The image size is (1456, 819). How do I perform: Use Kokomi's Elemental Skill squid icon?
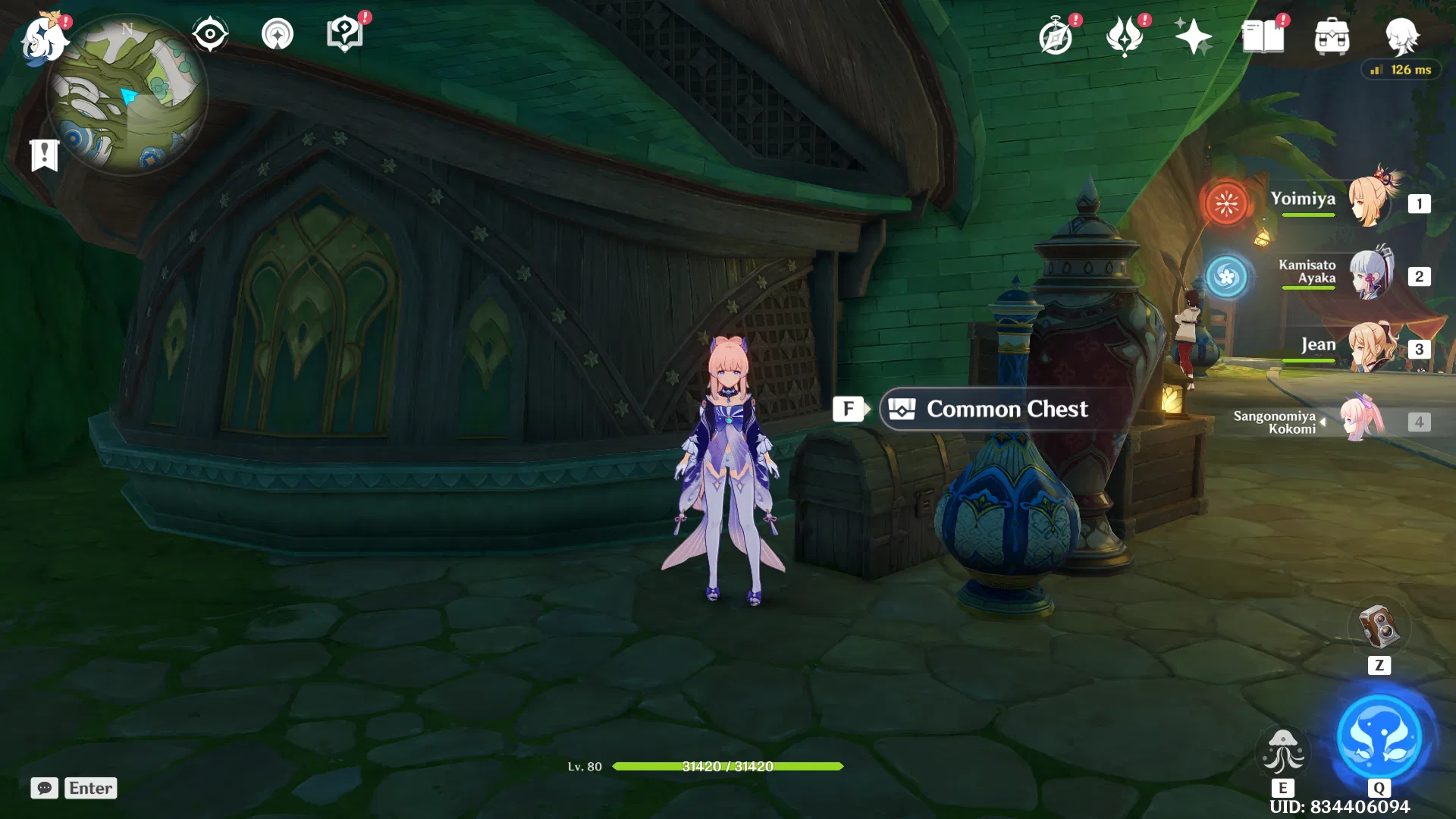click(x=1283, y=751)
